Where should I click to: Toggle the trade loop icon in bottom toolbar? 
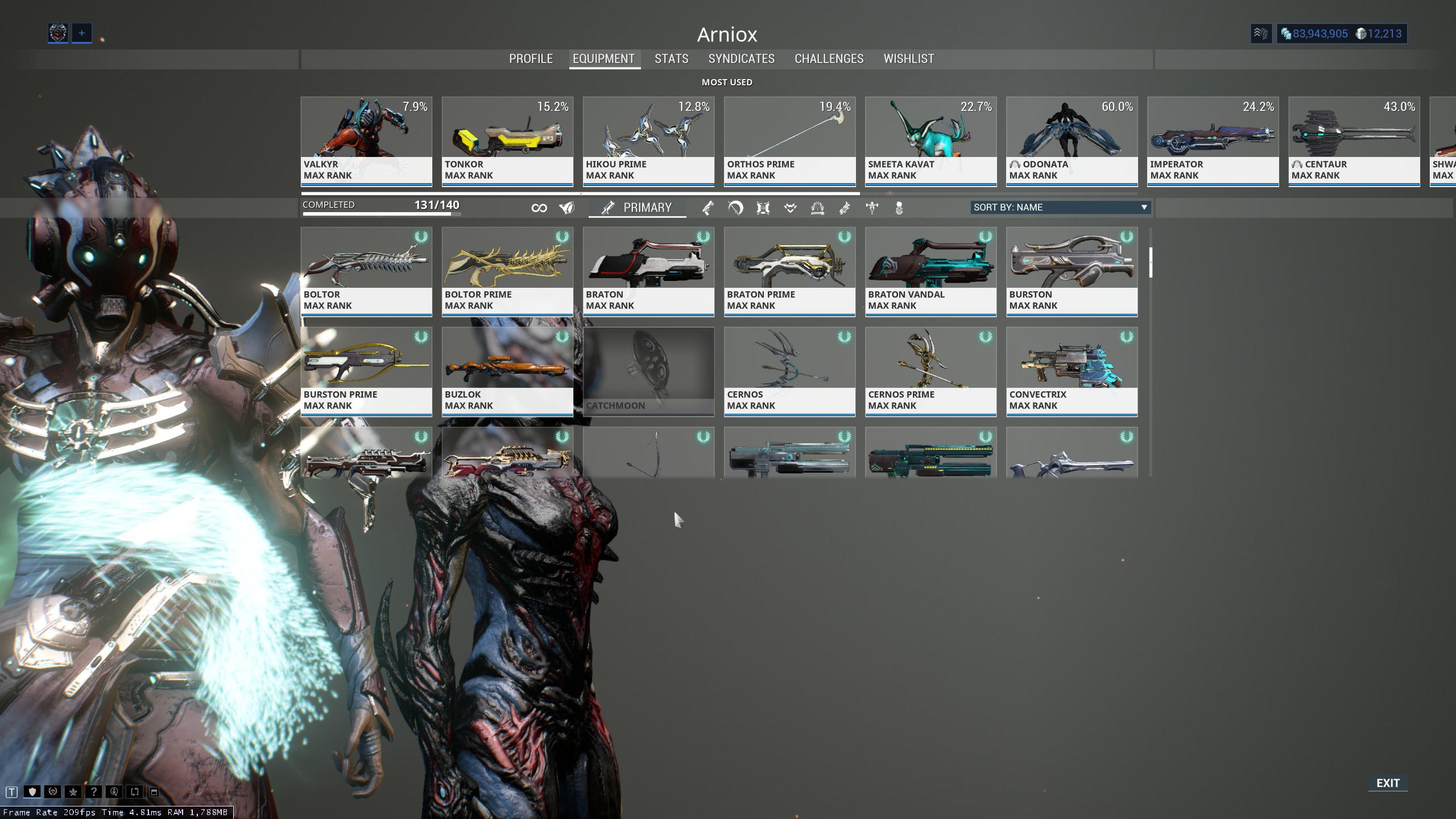tap(135, 792)
